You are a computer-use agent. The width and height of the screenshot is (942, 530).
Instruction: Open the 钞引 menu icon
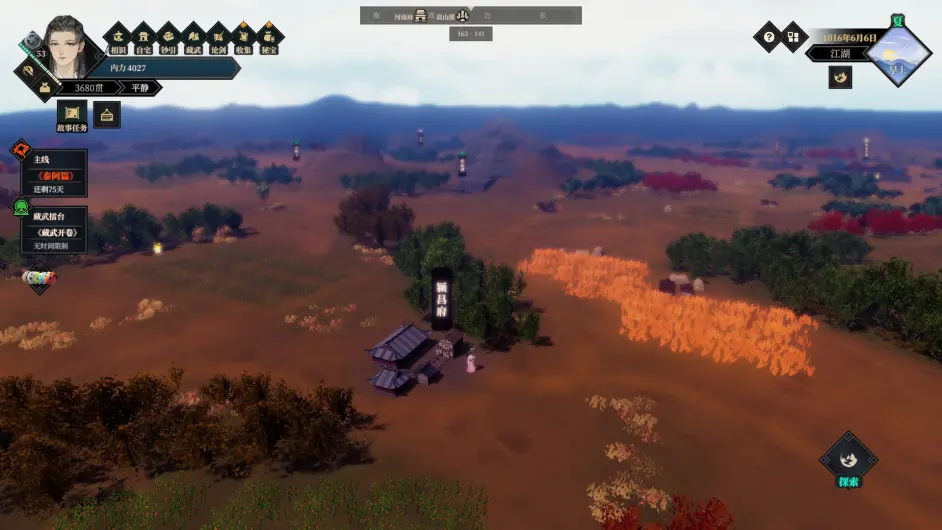pos(169,38)
